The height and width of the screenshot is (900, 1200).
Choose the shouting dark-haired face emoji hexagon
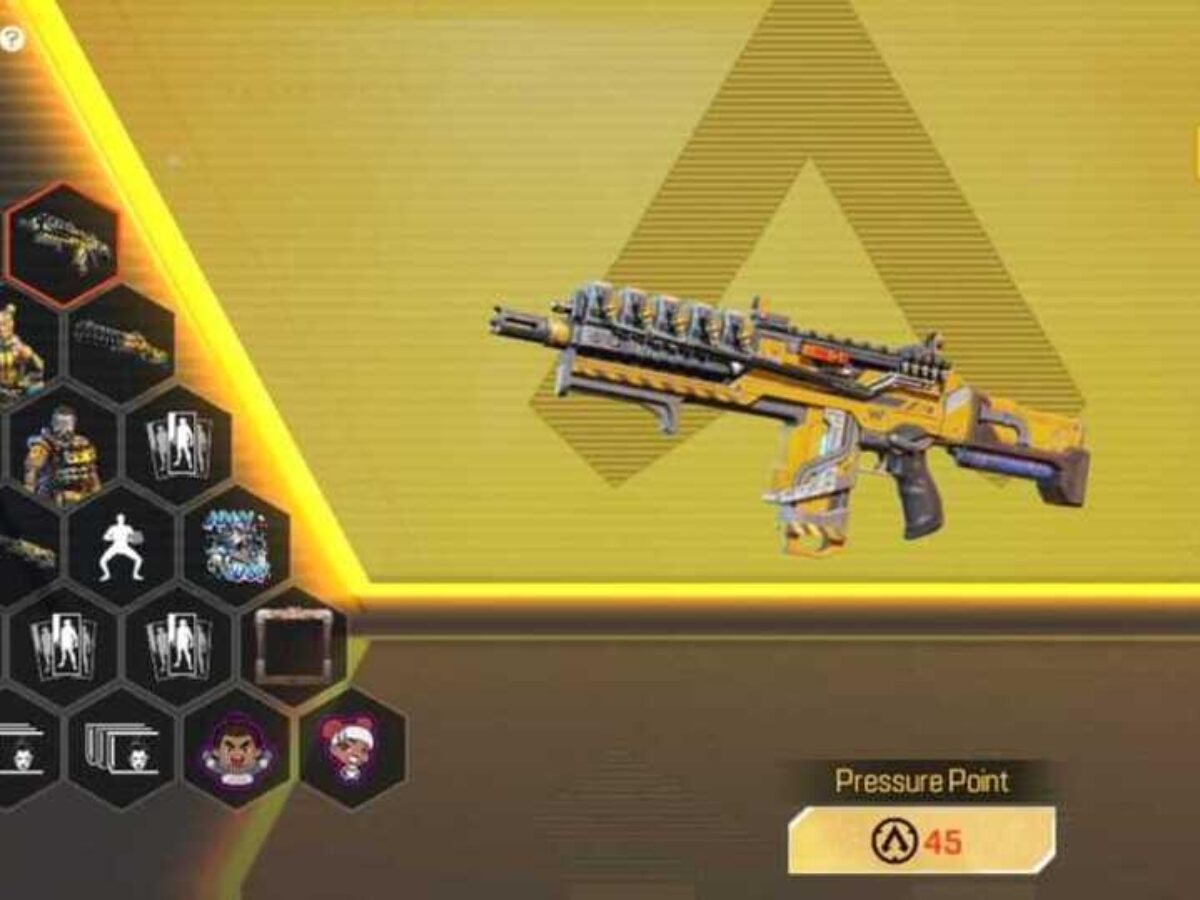pos(236,747)
